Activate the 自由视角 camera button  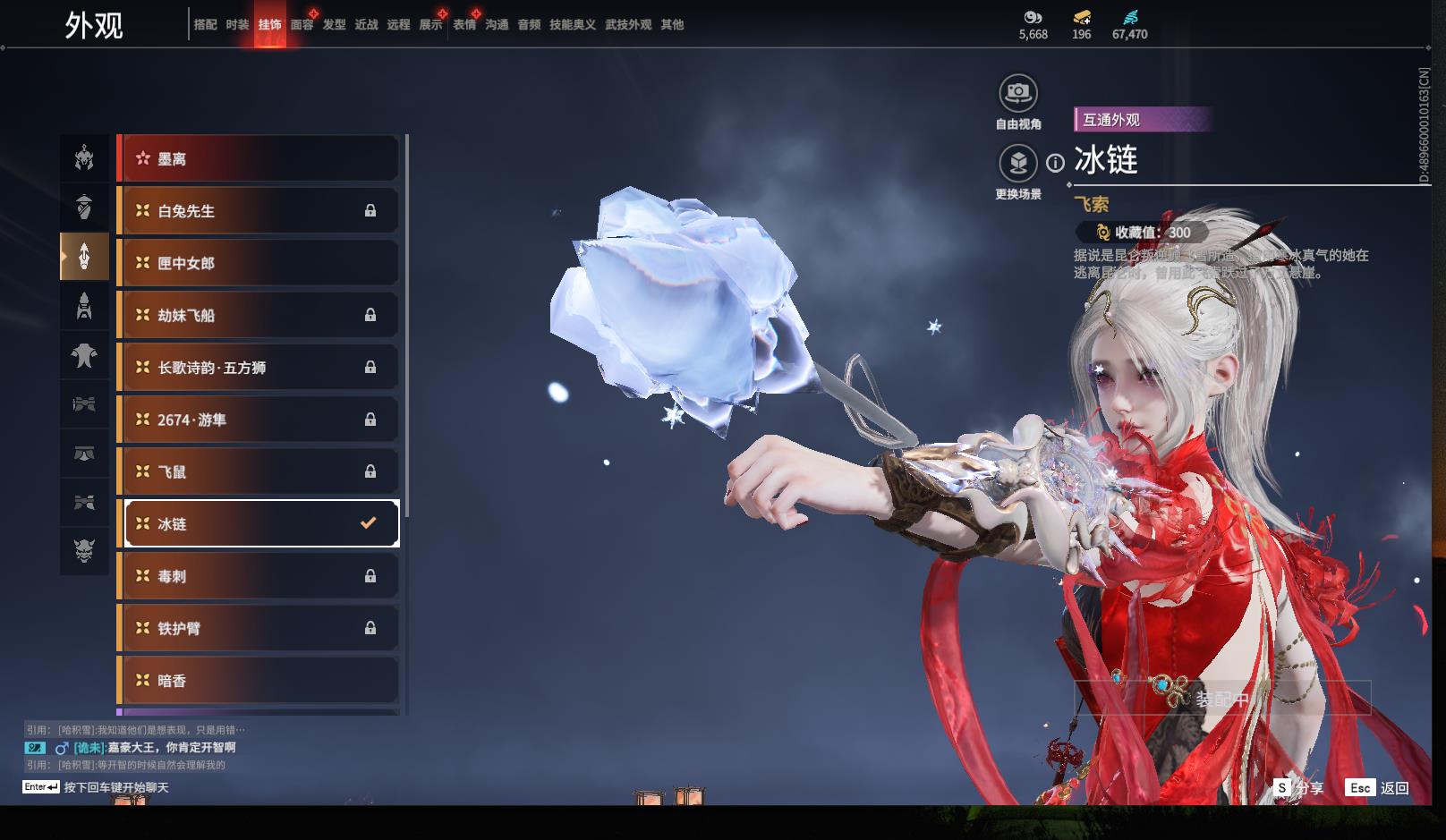click(1017, 93)
